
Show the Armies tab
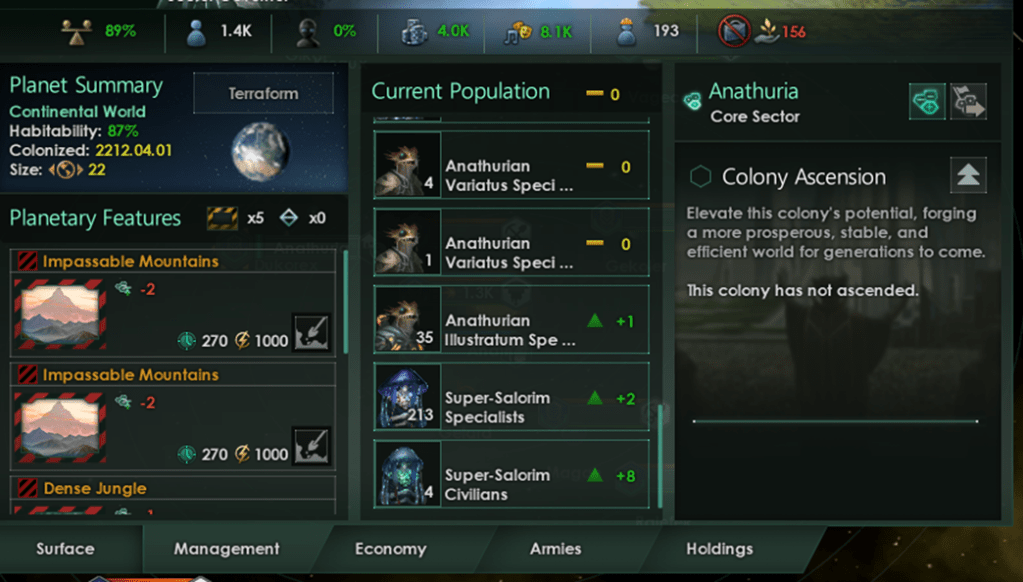[x=555, y=549]
